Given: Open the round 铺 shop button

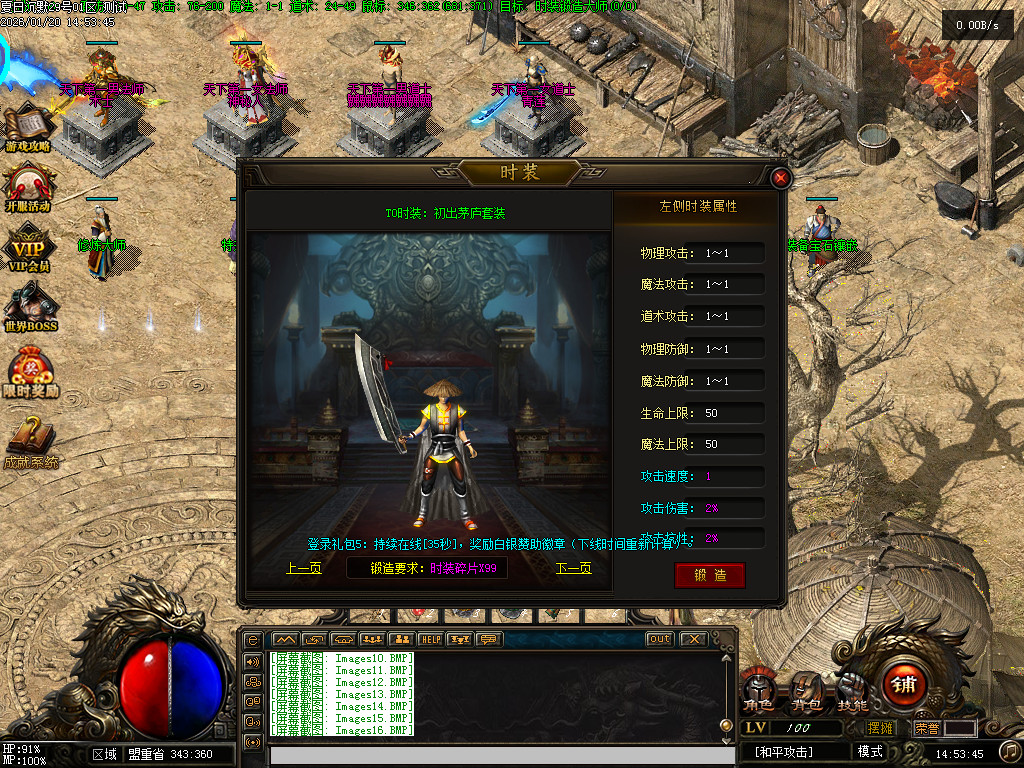Looking at the screenshot, I should (x=904, y=685).
